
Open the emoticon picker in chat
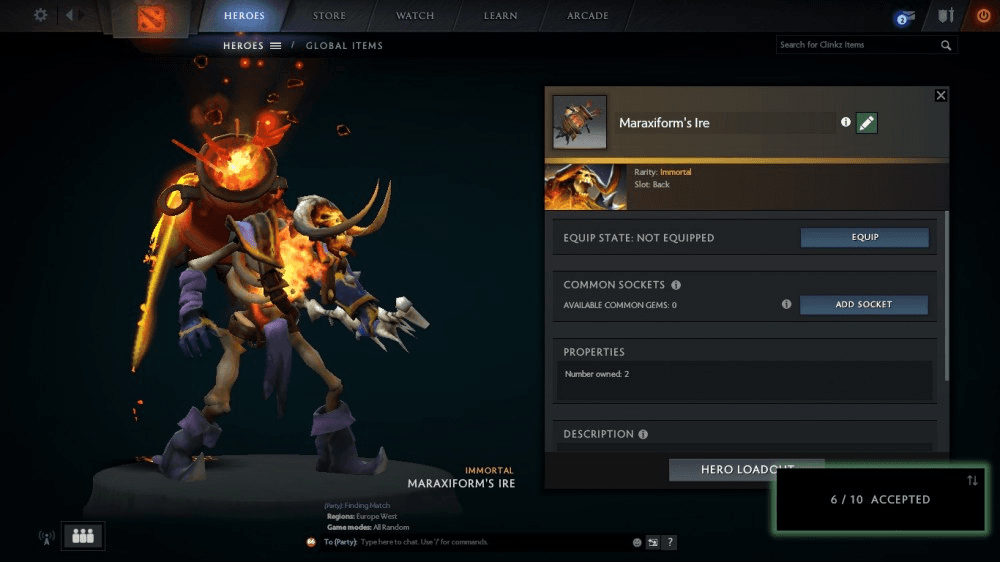[x=637, y=542]
